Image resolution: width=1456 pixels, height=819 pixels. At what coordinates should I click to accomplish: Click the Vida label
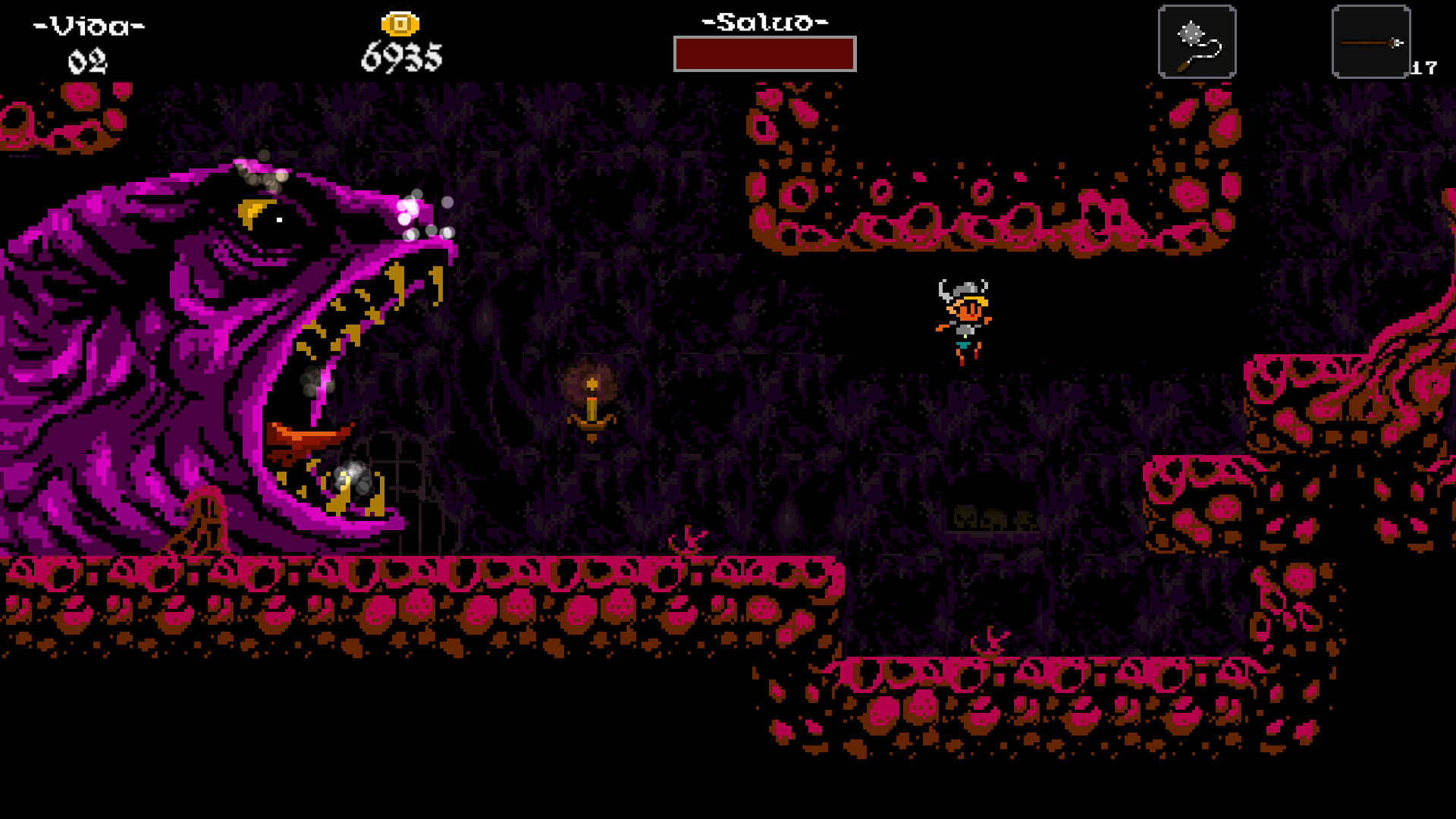pyautogui.click(x=86, y=25)
